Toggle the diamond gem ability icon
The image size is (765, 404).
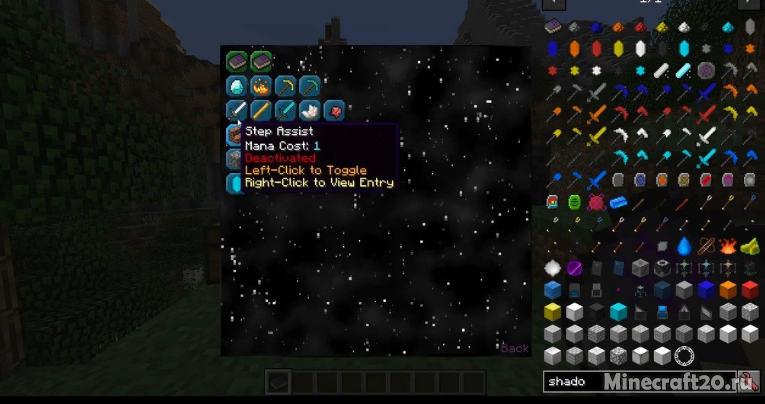coord(236,87)
